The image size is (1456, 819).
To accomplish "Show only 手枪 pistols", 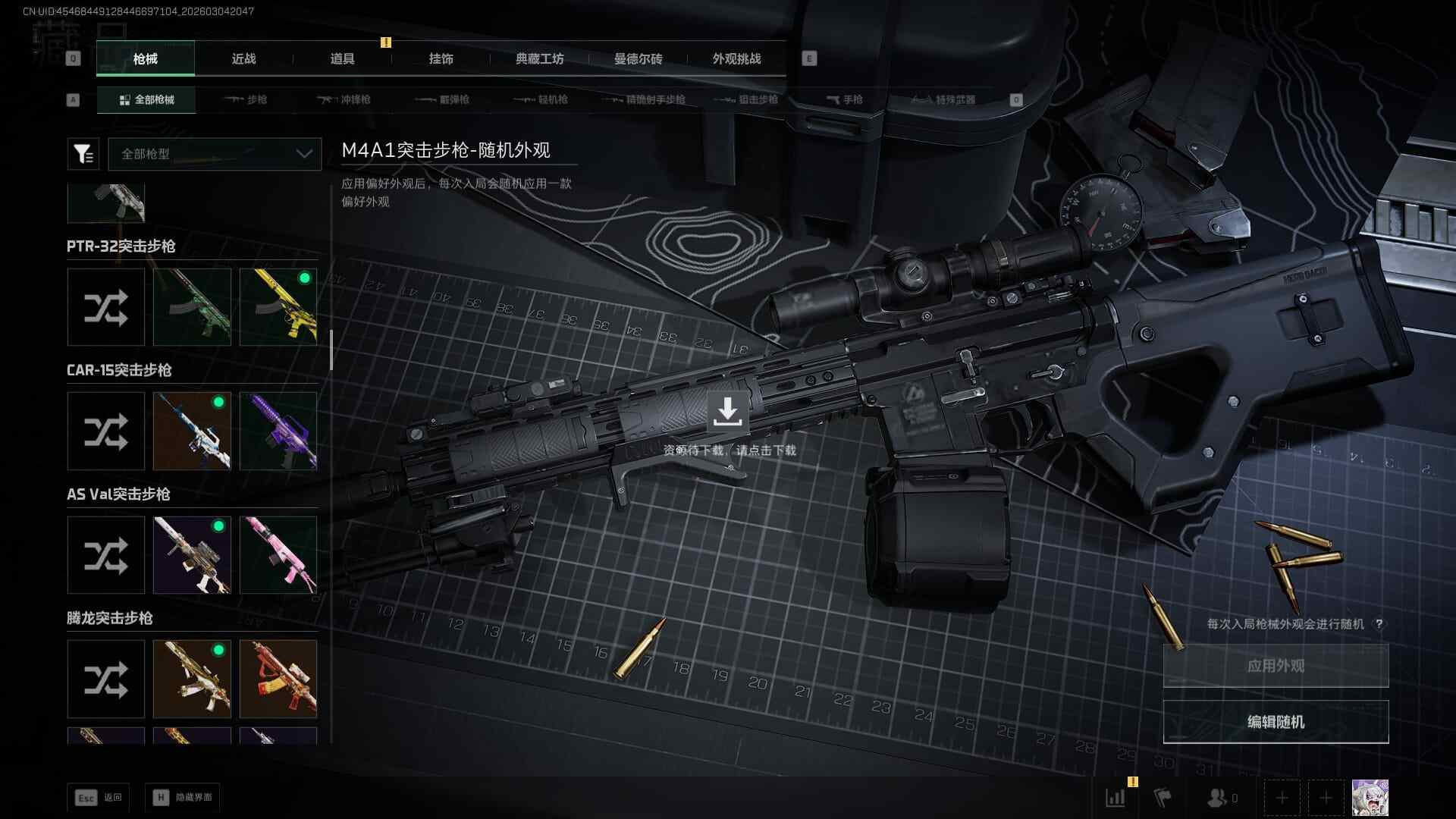I will coord(845,99).
